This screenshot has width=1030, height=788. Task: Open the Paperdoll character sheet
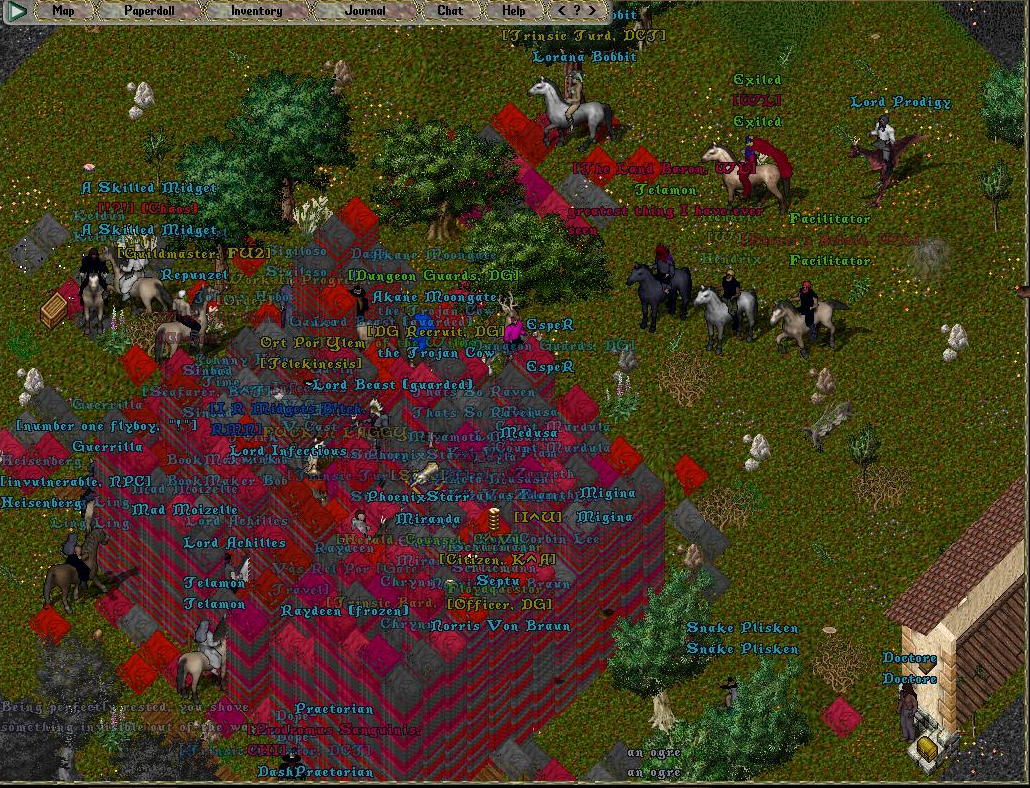[x=149, y=11]
